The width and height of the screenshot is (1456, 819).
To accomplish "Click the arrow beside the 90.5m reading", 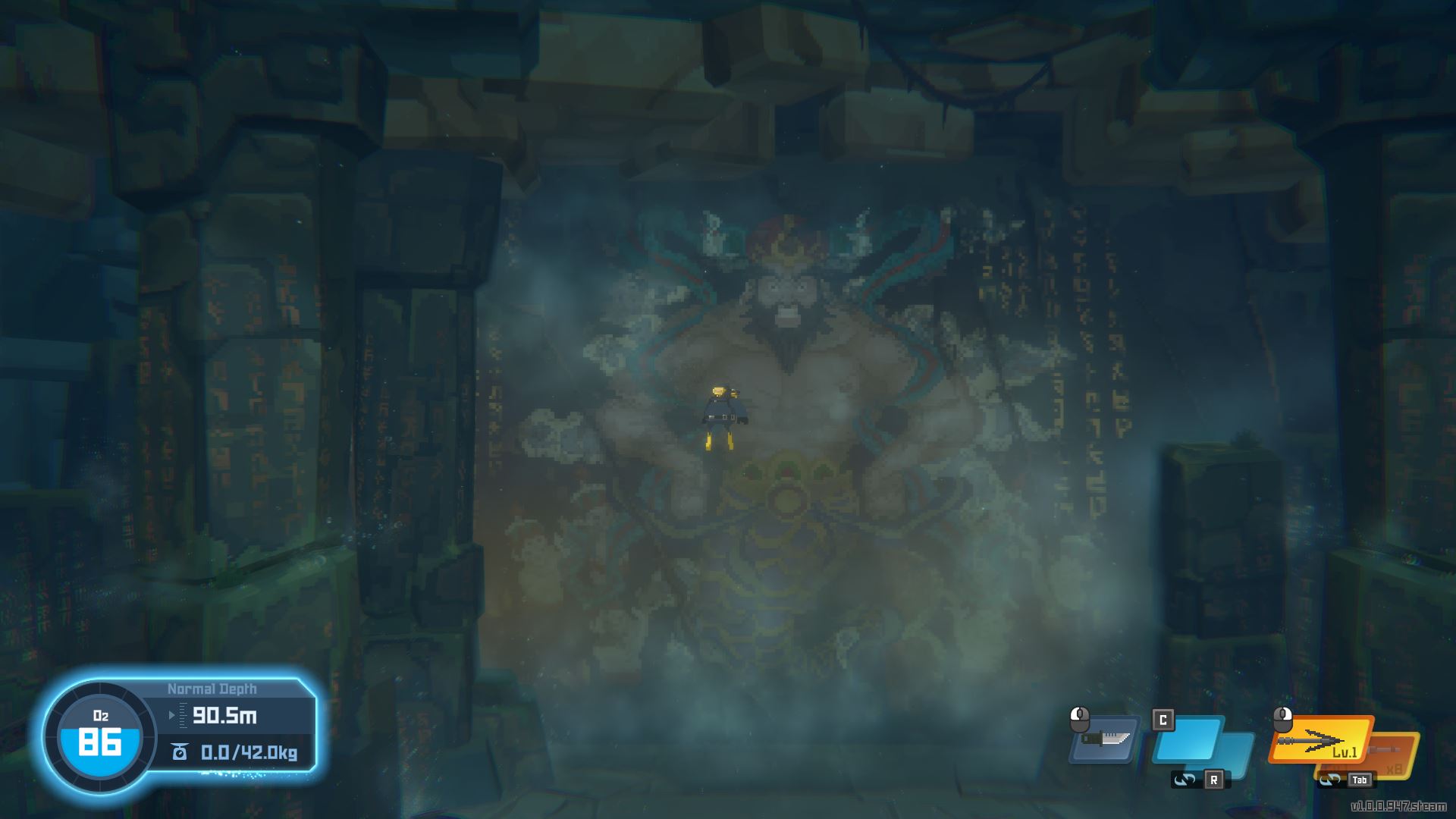I will tap(171, 715).
